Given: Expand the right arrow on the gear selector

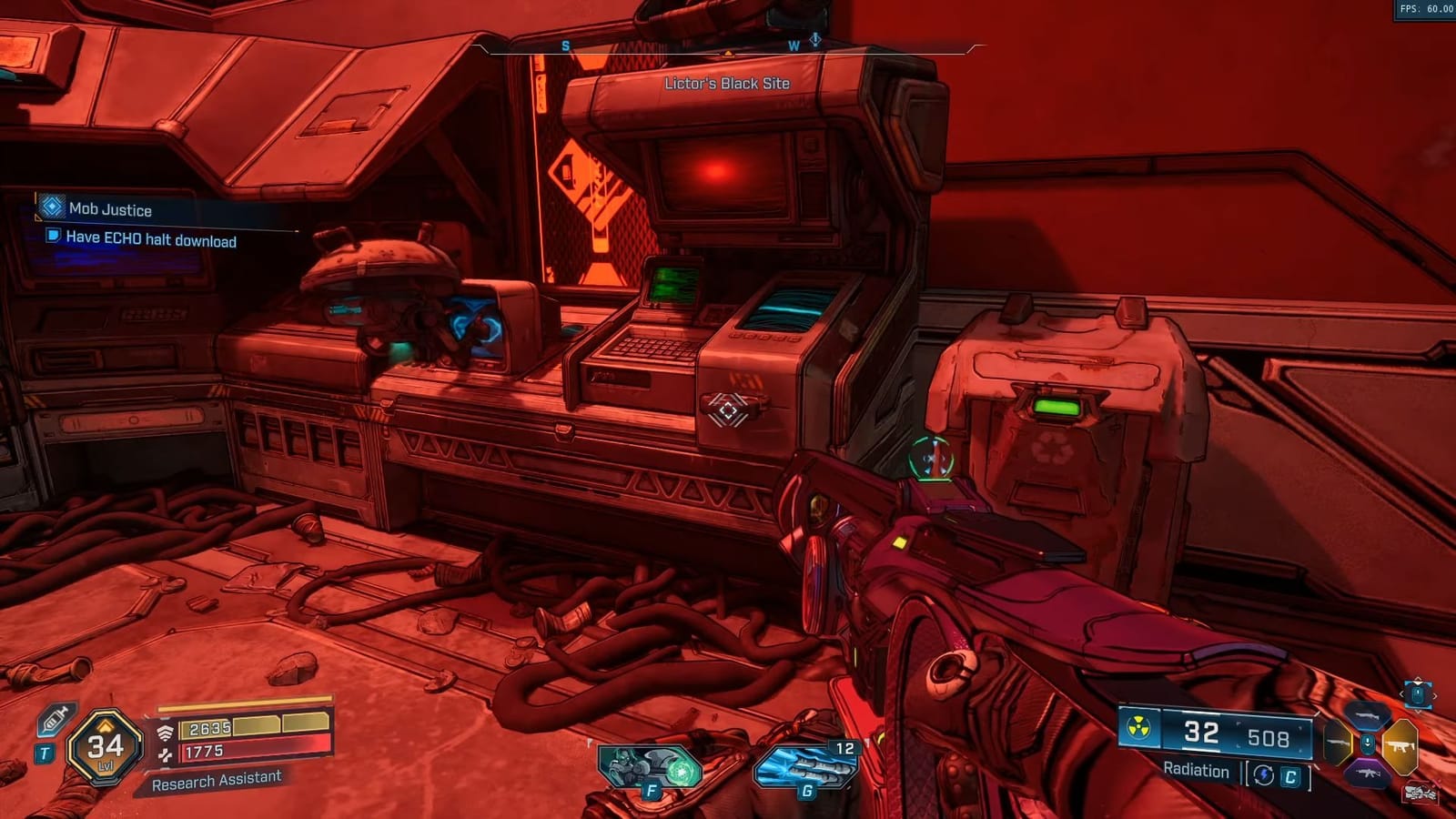Looking at the screenshot, I should click(x=1436, y=695).
